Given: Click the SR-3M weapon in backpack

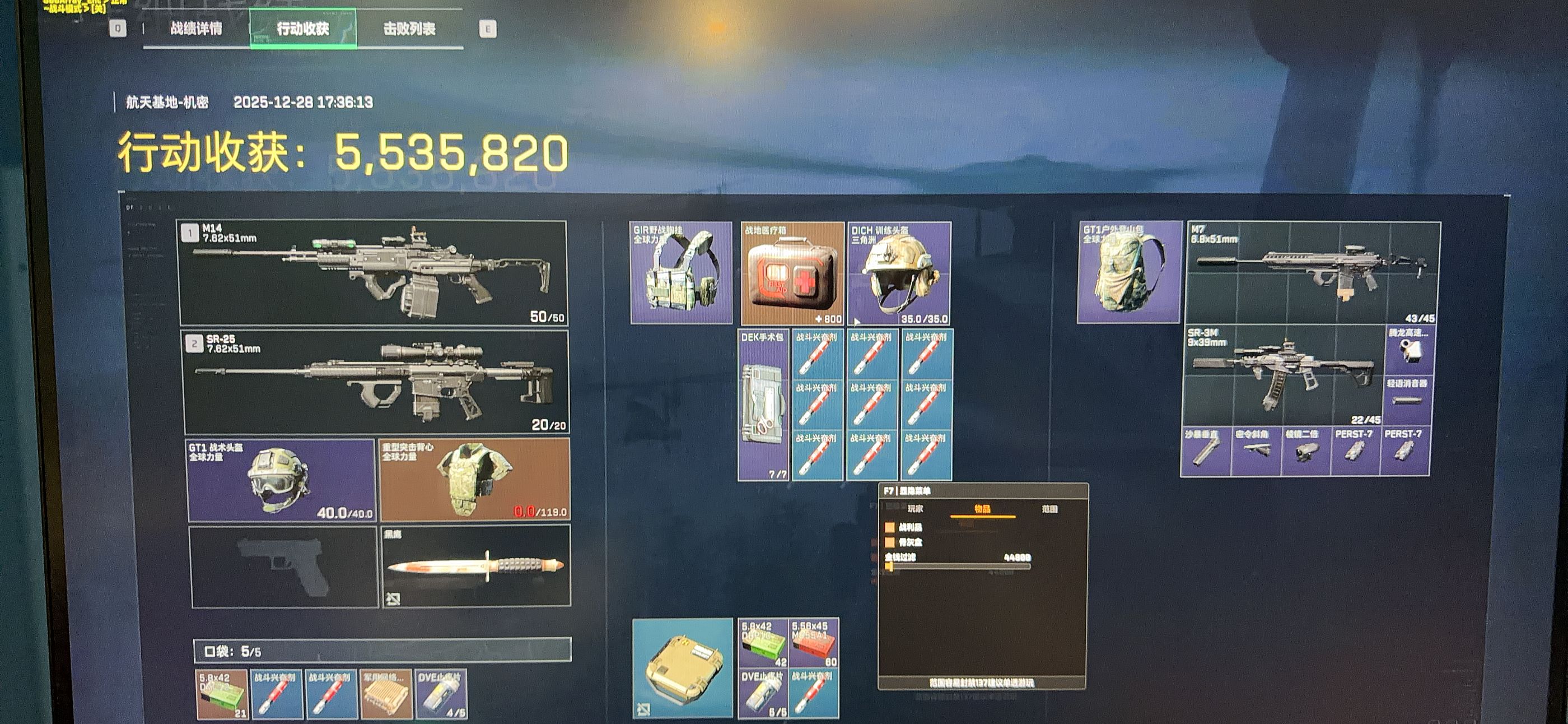Looking at the screenshot, I should [1283, 375].
